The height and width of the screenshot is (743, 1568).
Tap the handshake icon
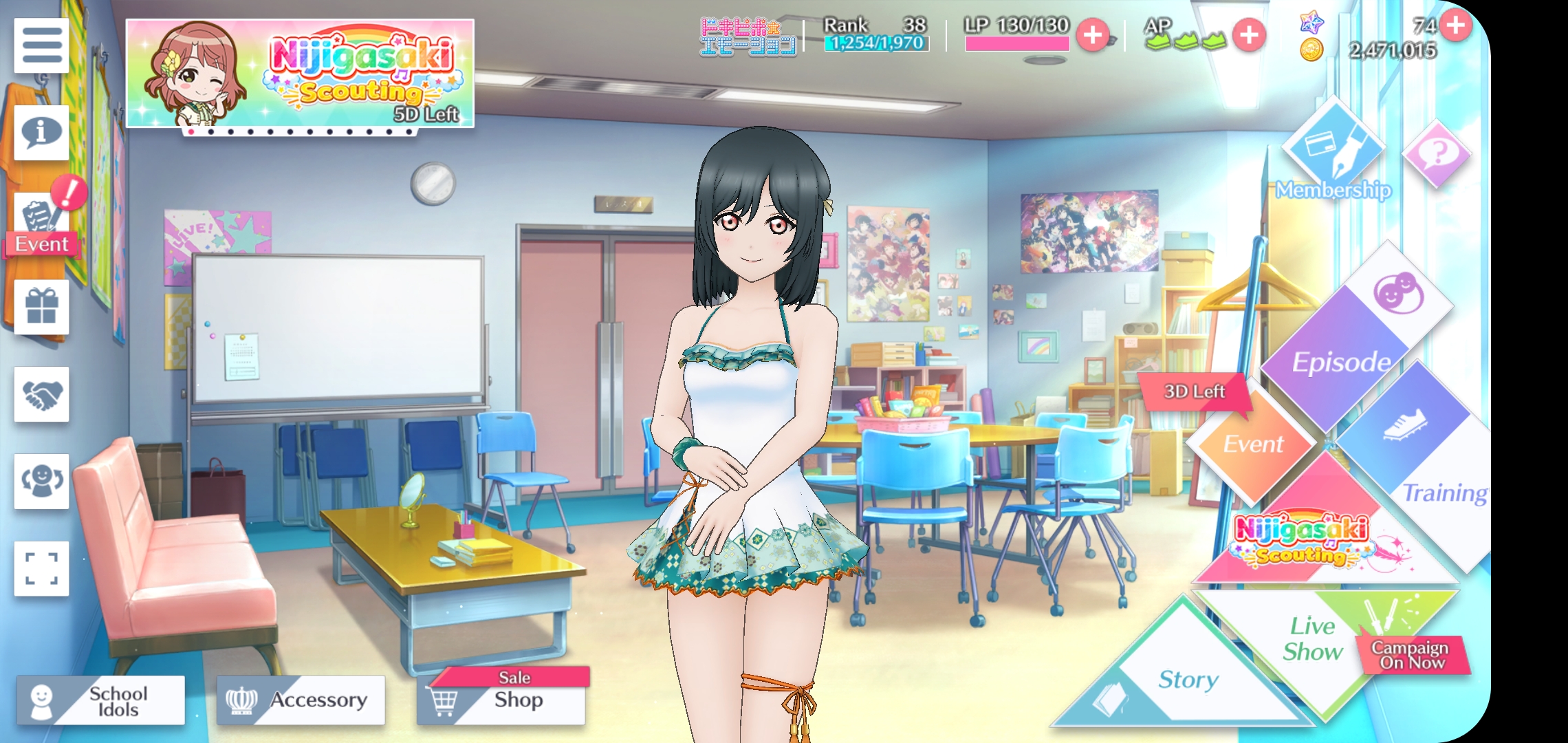(x=41, y=394)
